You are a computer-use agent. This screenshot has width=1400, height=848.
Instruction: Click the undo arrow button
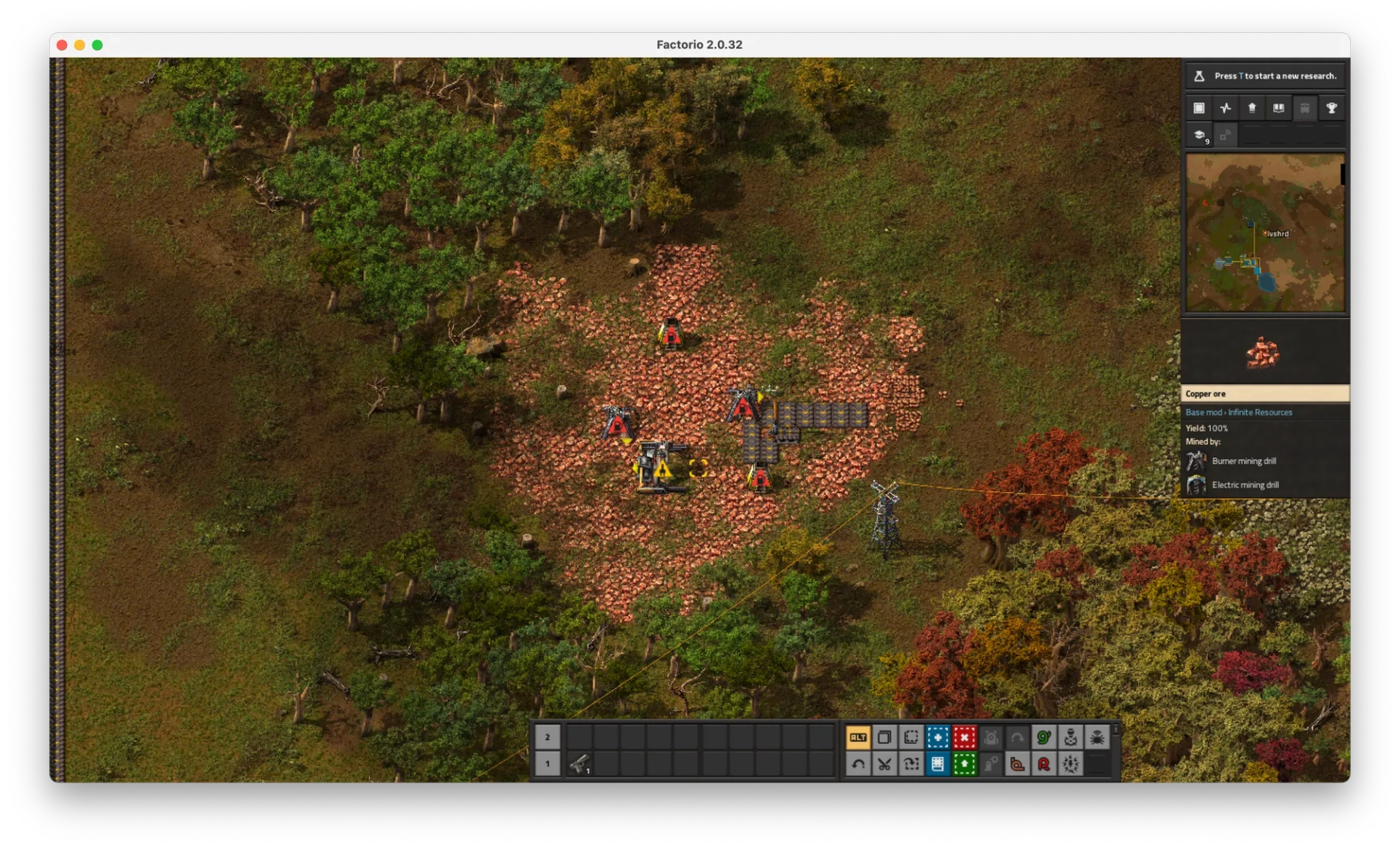(x=858, y=764)
